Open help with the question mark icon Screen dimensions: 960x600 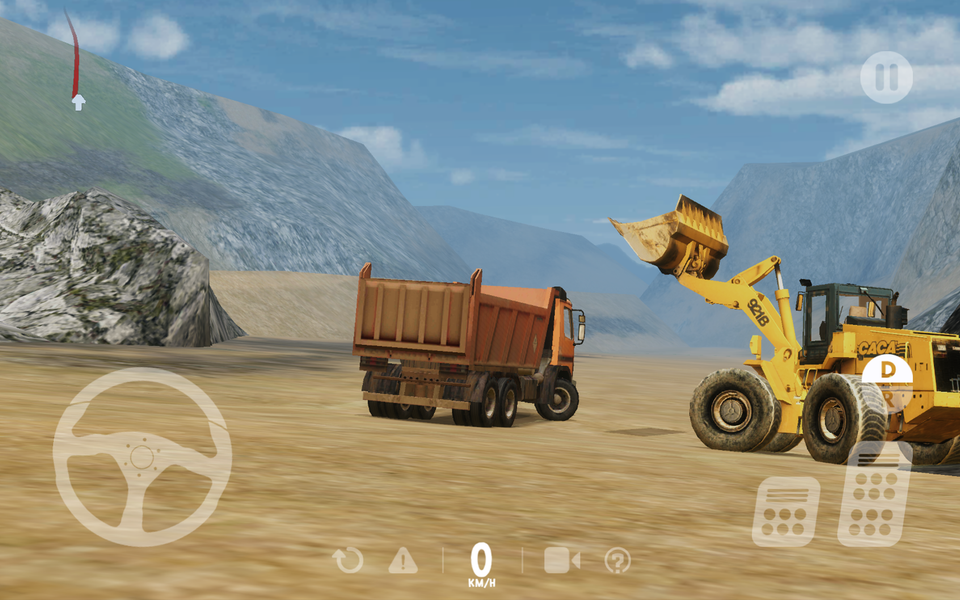coord(617,560)
